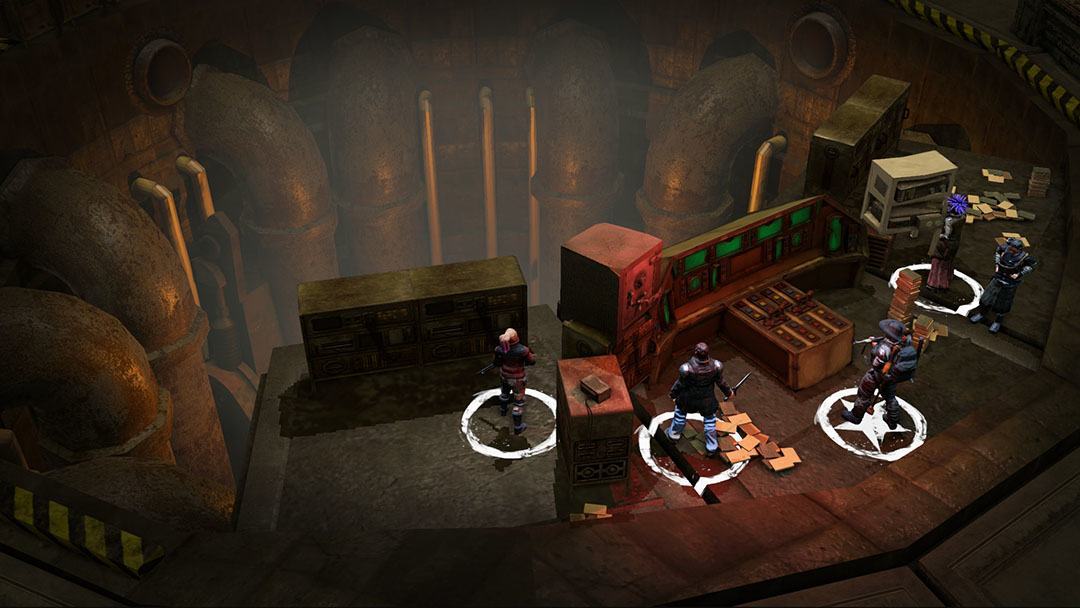The image size is (1080, 608).
Task: Select the blonde-haired party member
Action: pos(513,375)
